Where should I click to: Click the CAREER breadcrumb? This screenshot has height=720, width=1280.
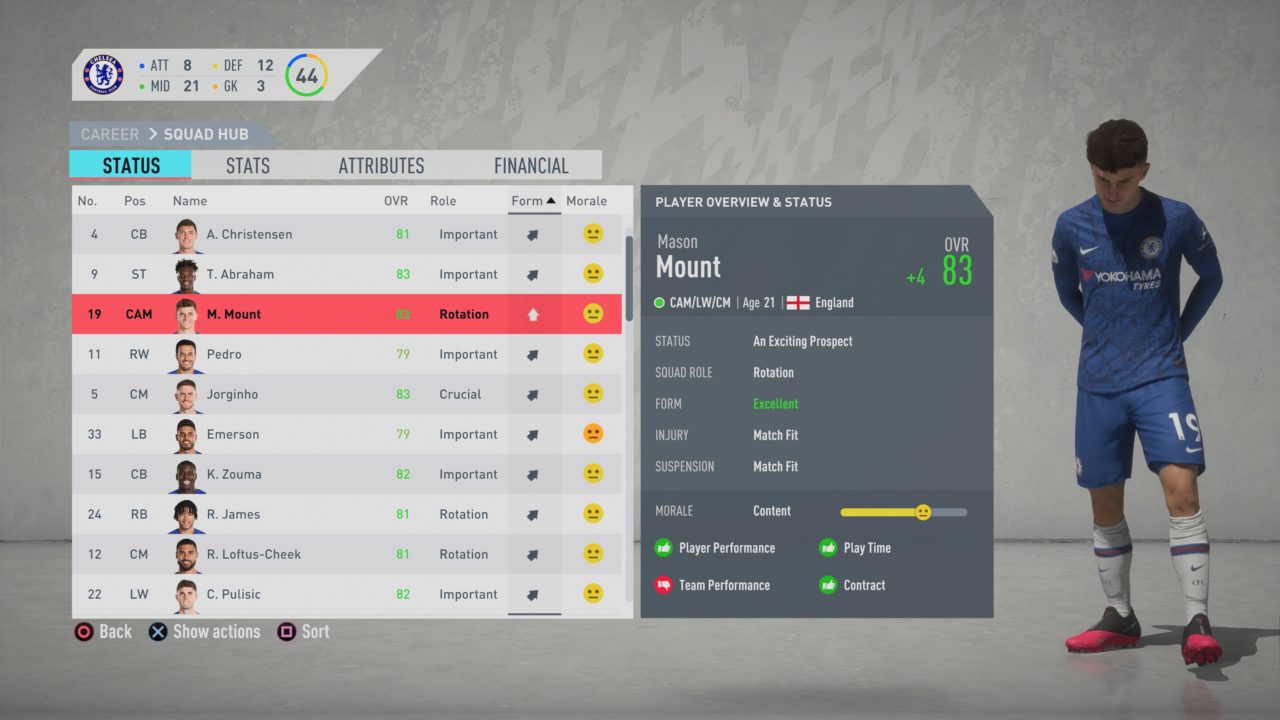pyautogui.click(x=109, y=133)
